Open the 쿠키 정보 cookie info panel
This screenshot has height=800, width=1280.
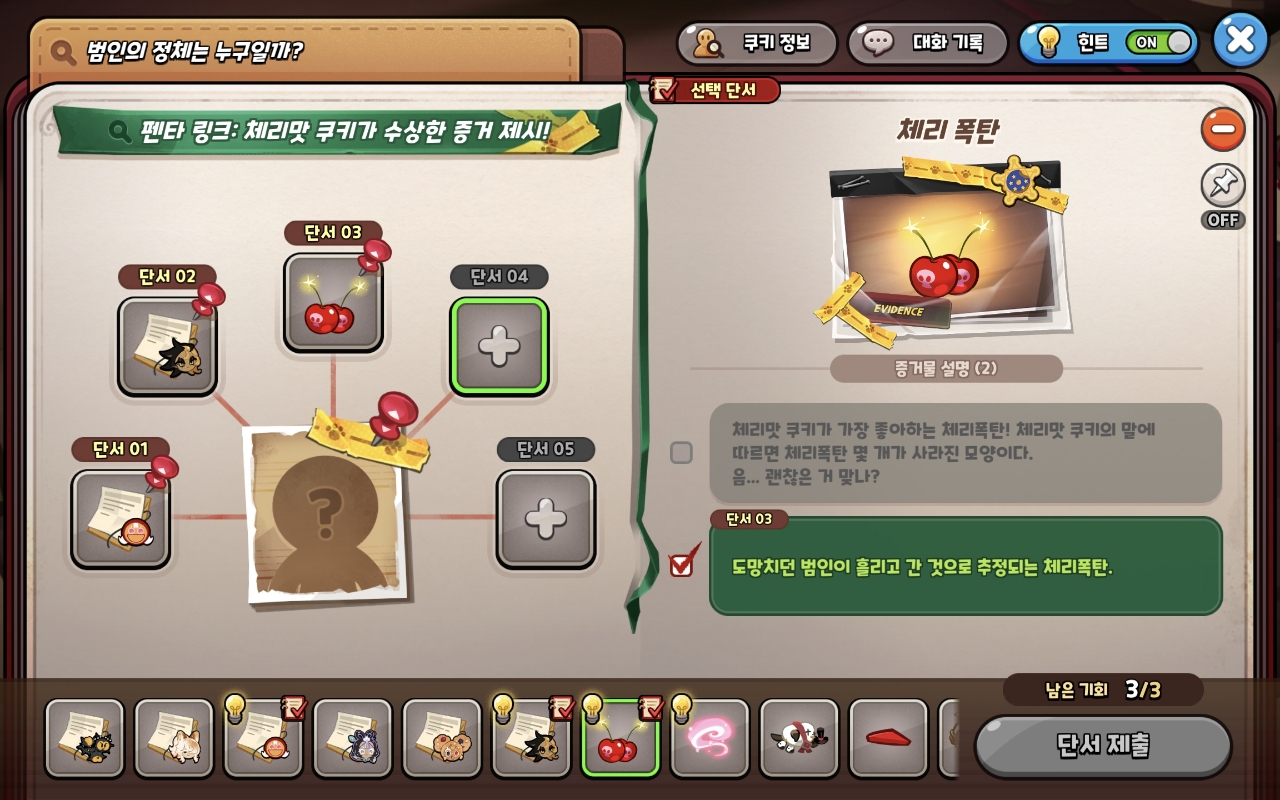pos(757,43)
